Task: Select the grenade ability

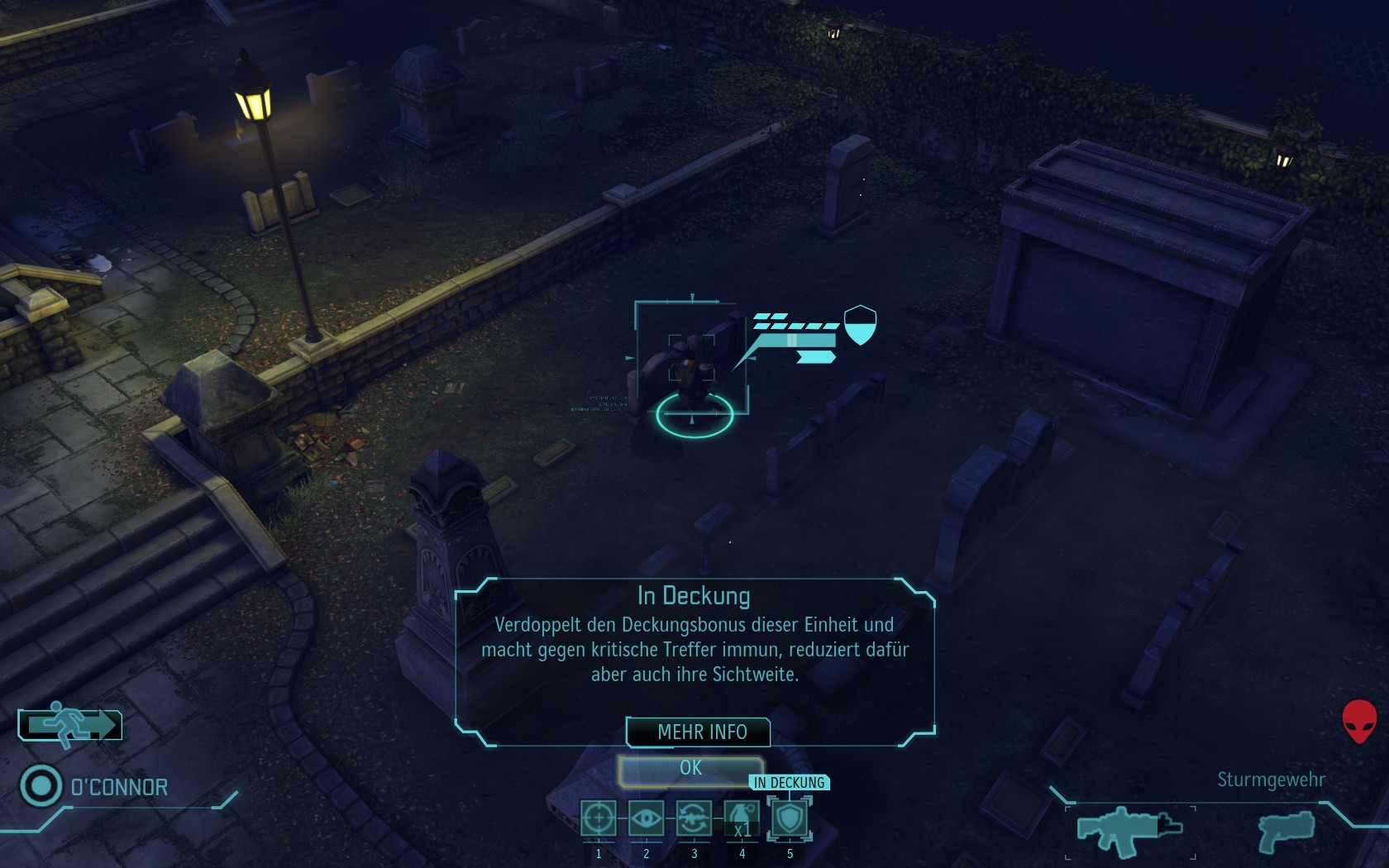Action: pos(742,818)
